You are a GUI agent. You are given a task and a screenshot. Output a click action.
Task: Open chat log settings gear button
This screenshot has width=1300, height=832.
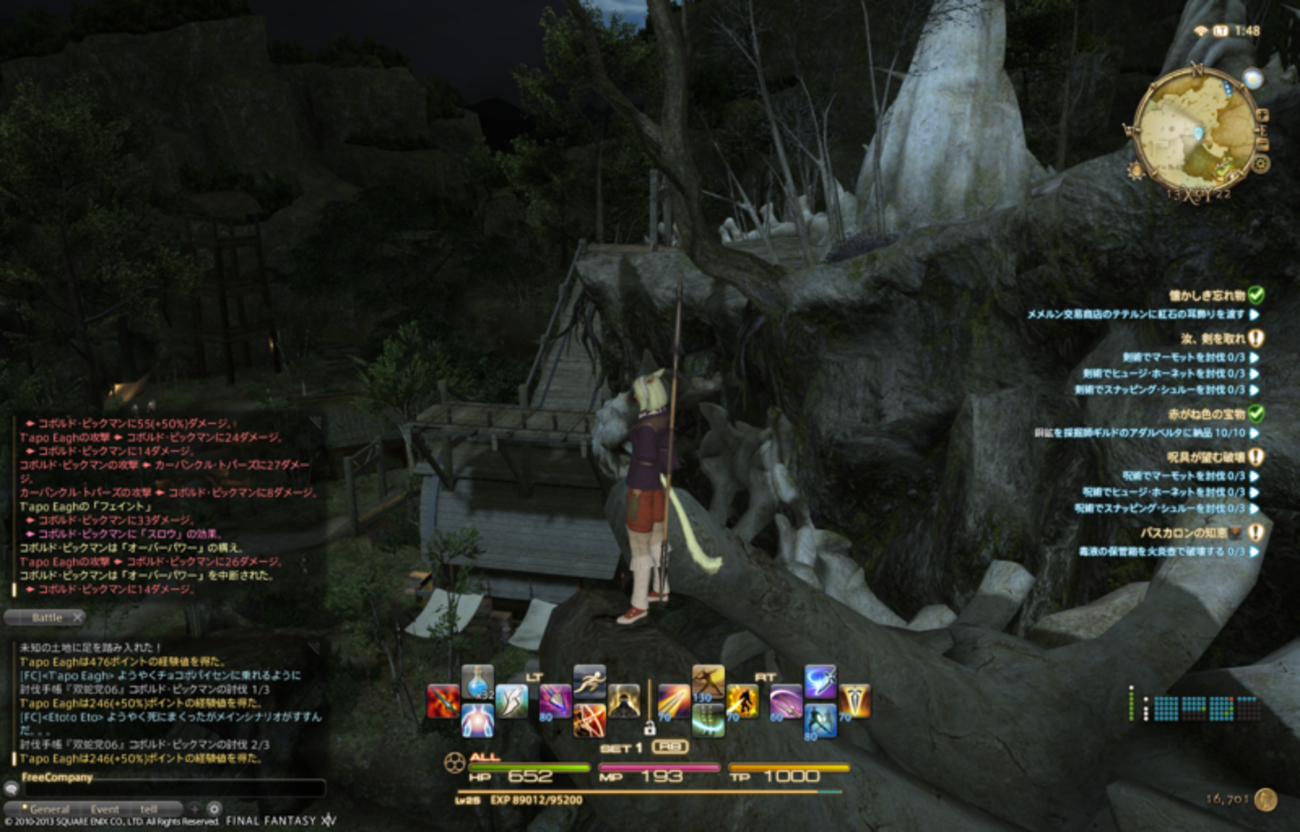point(213,808)
